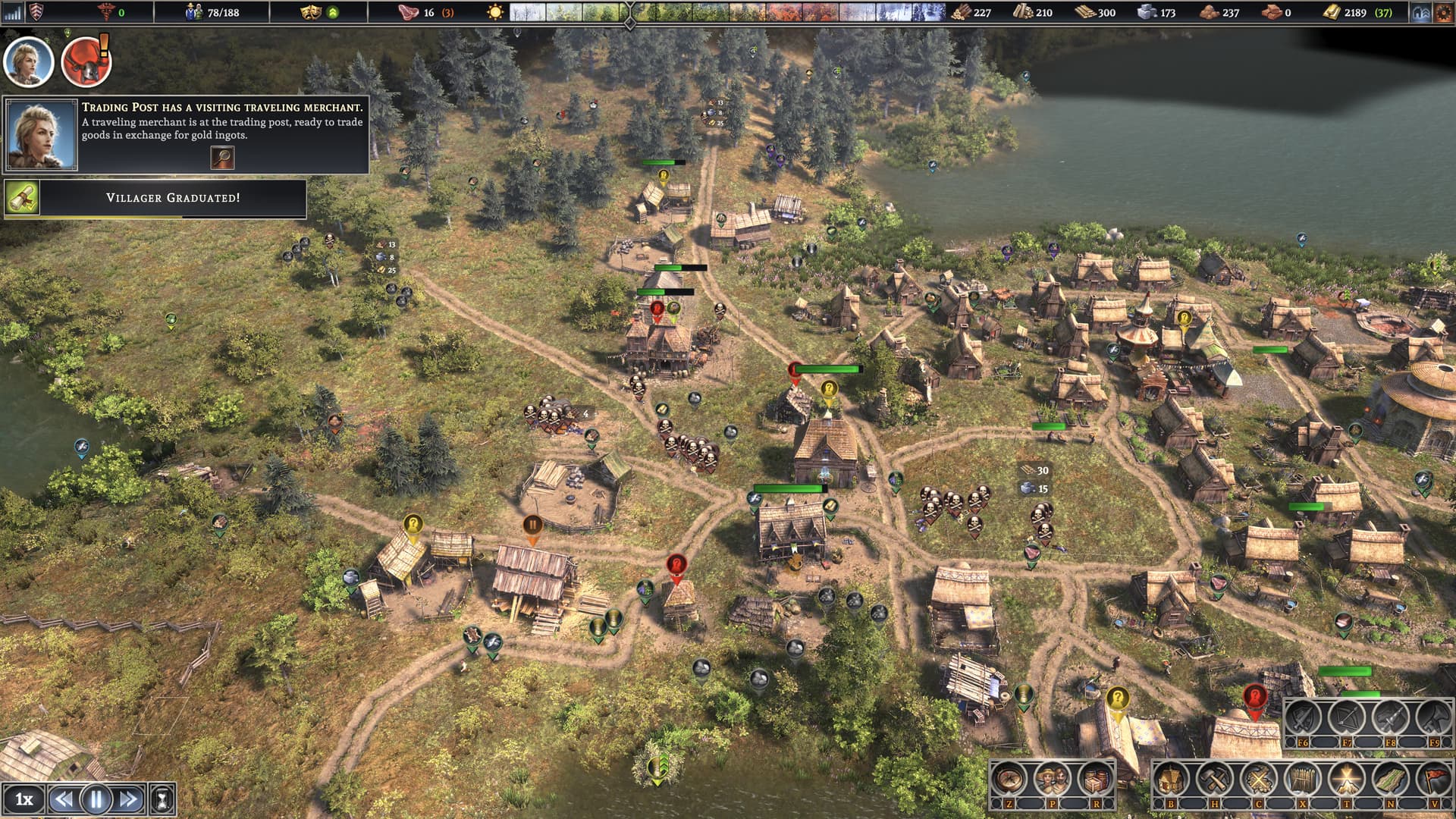The width and height of the screenshot is (1456, 819).
Task: Select the blonde advisor portrait circle
Action: coord(29,61)
